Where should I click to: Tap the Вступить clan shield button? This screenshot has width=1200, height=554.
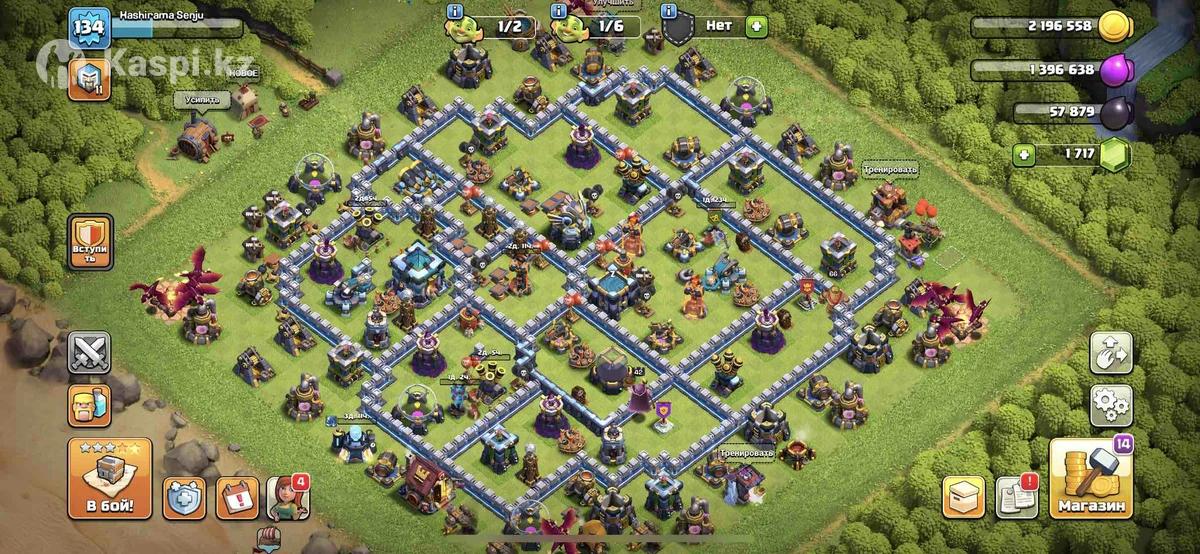(90, 241)
